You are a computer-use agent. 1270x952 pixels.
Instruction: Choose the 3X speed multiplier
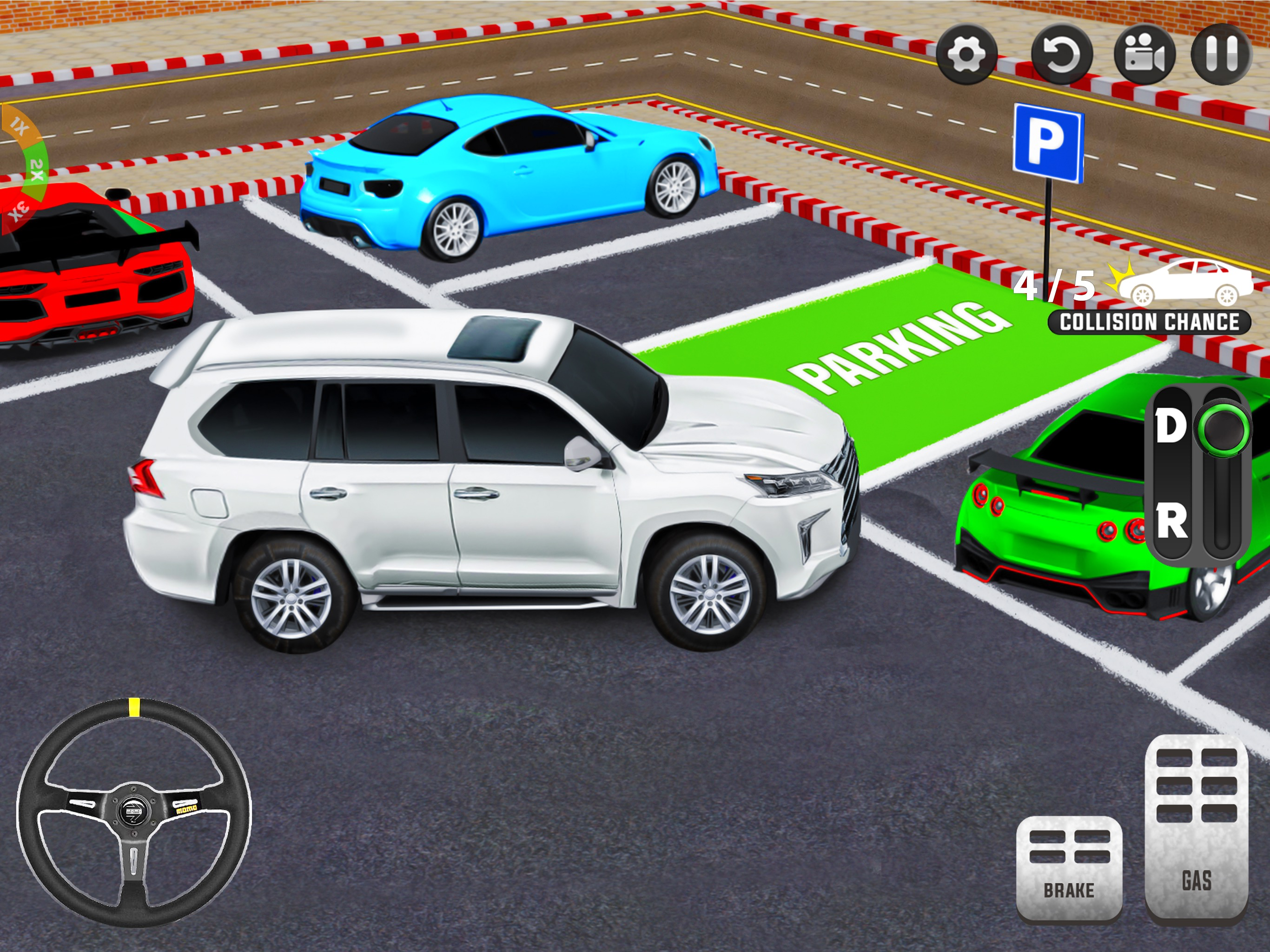pos(20,211)
